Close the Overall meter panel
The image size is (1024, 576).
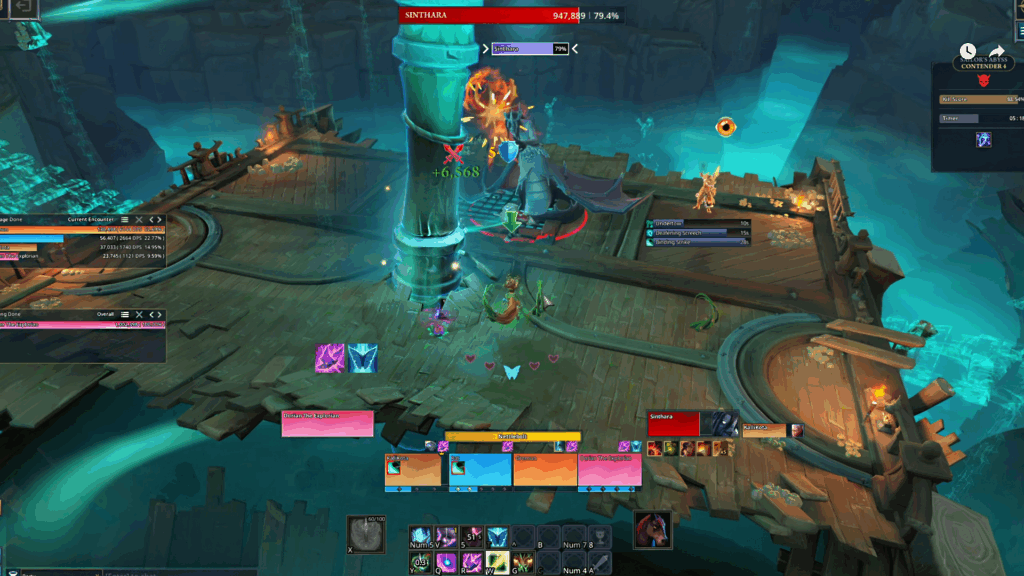click(139, 315)
